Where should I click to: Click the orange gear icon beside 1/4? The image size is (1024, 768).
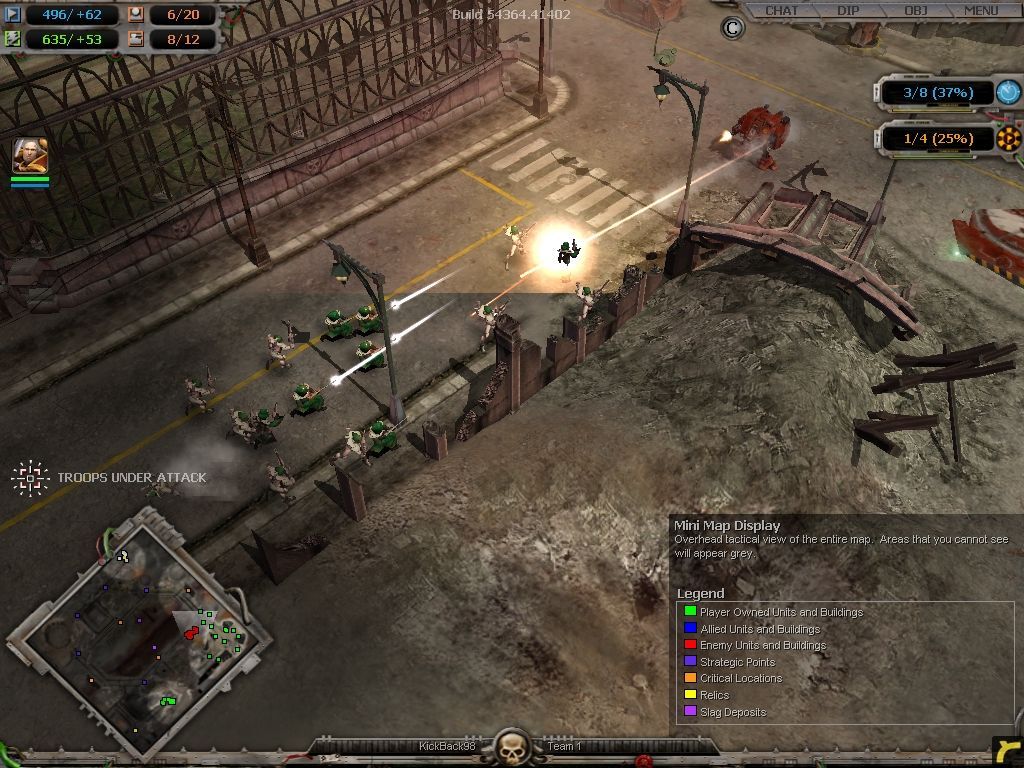(x=1008, y=138)
